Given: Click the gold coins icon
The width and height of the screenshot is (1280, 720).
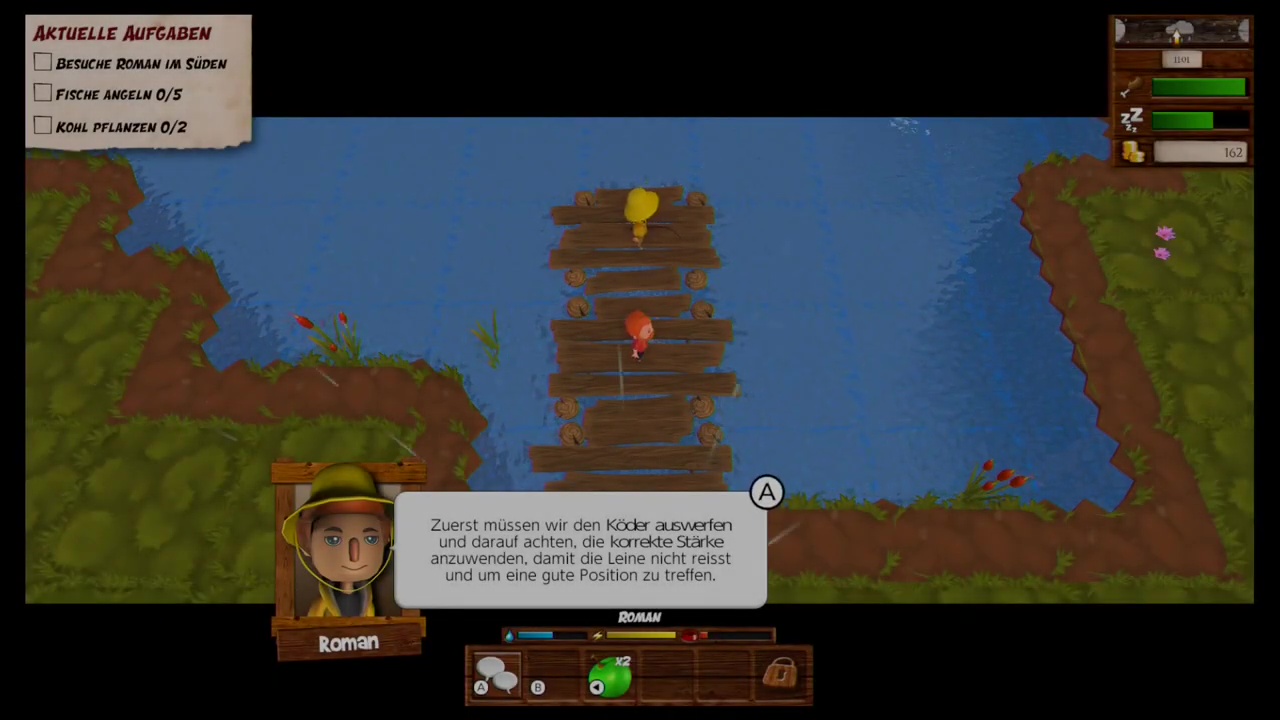Looking at the screenshot, I should point(1132,152).
